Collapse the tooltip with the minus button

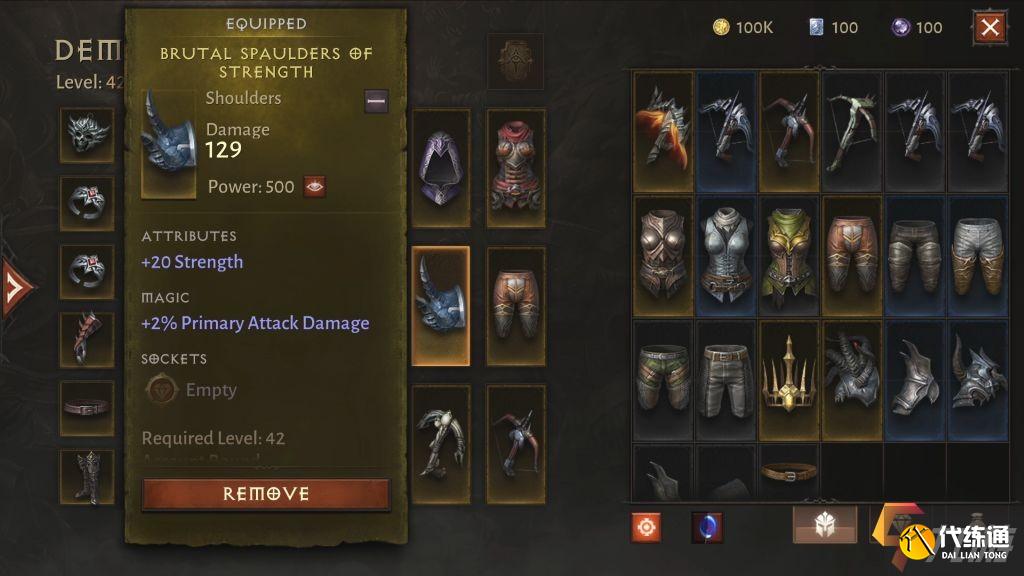point(376,99)
